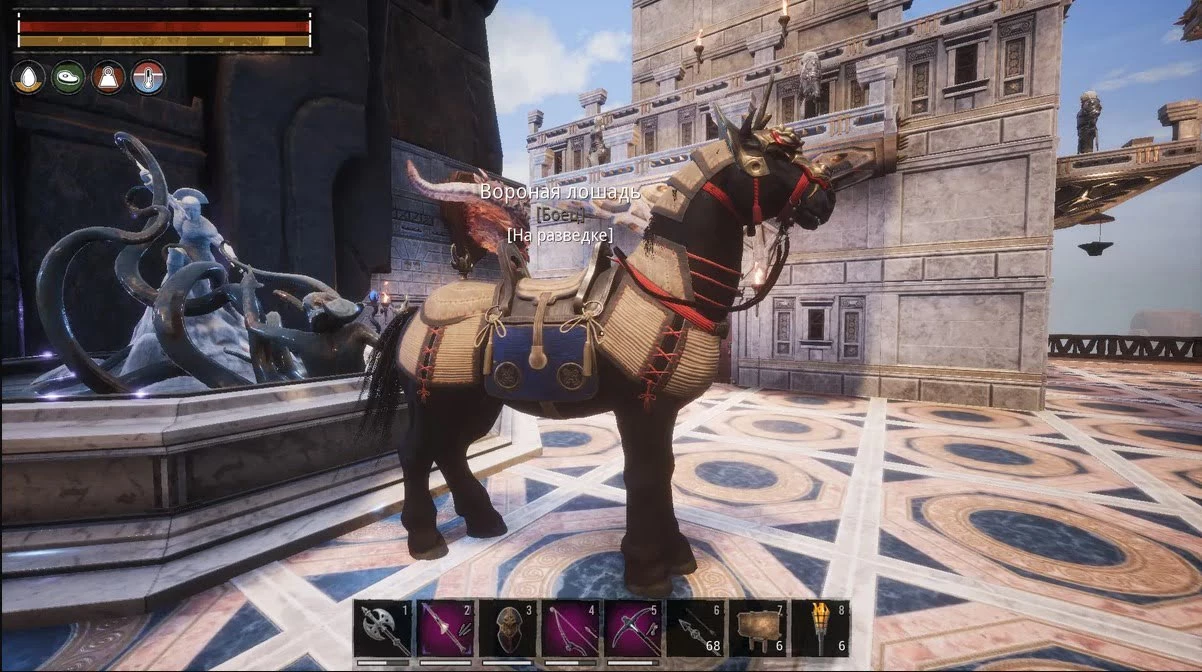Click the thermometer temperature icon
The height and width of the screenshot is (672, 1202).
pyautogui.click(x=148, y=77)
